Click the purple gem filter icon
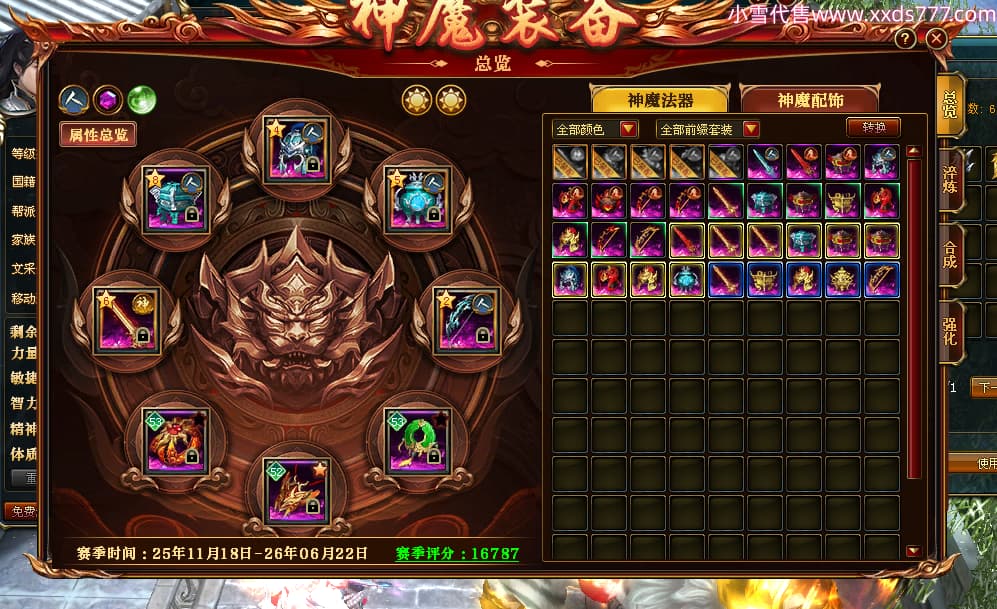Viewport: 997px width, 609px height. click(108, 99)
